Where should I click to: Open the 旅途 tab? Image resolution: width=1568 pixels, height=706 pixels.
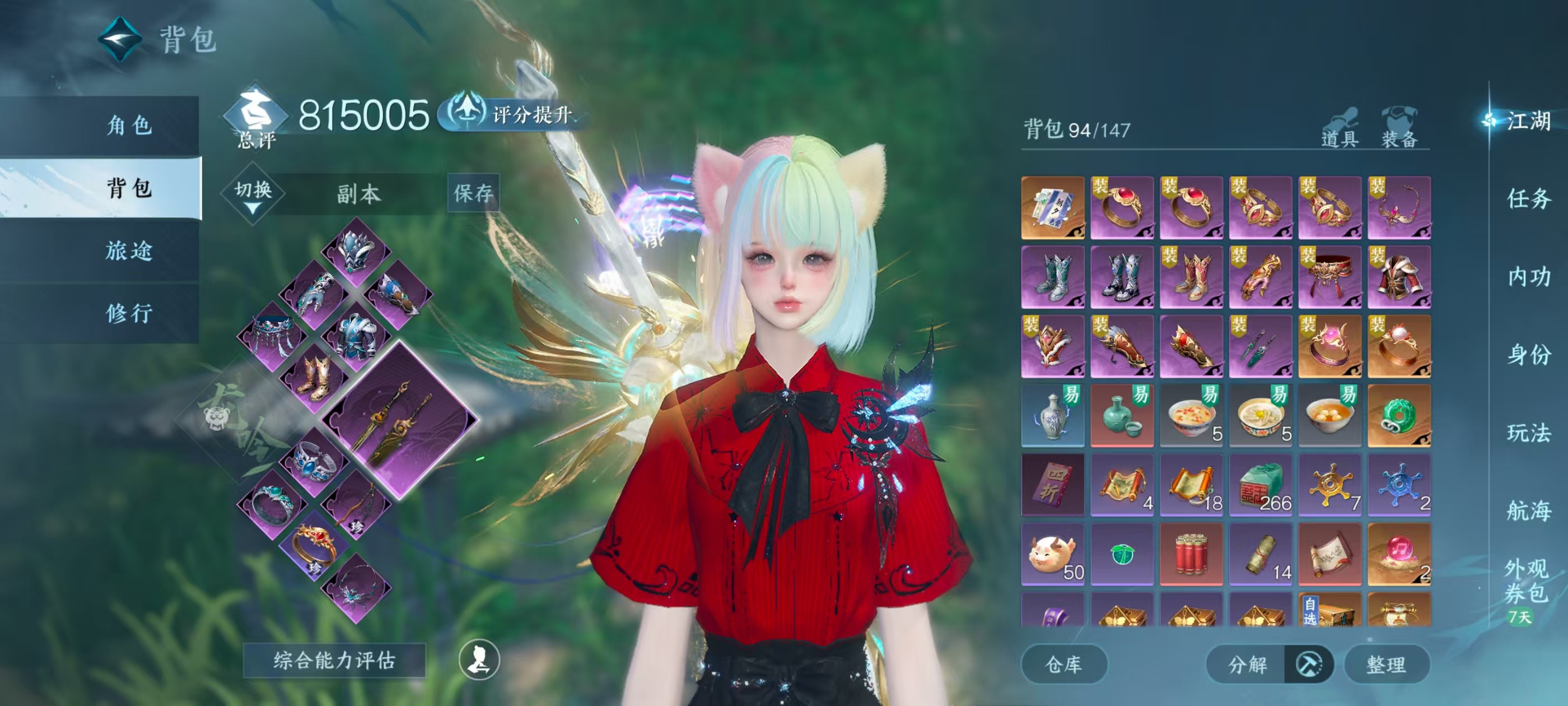129,250
